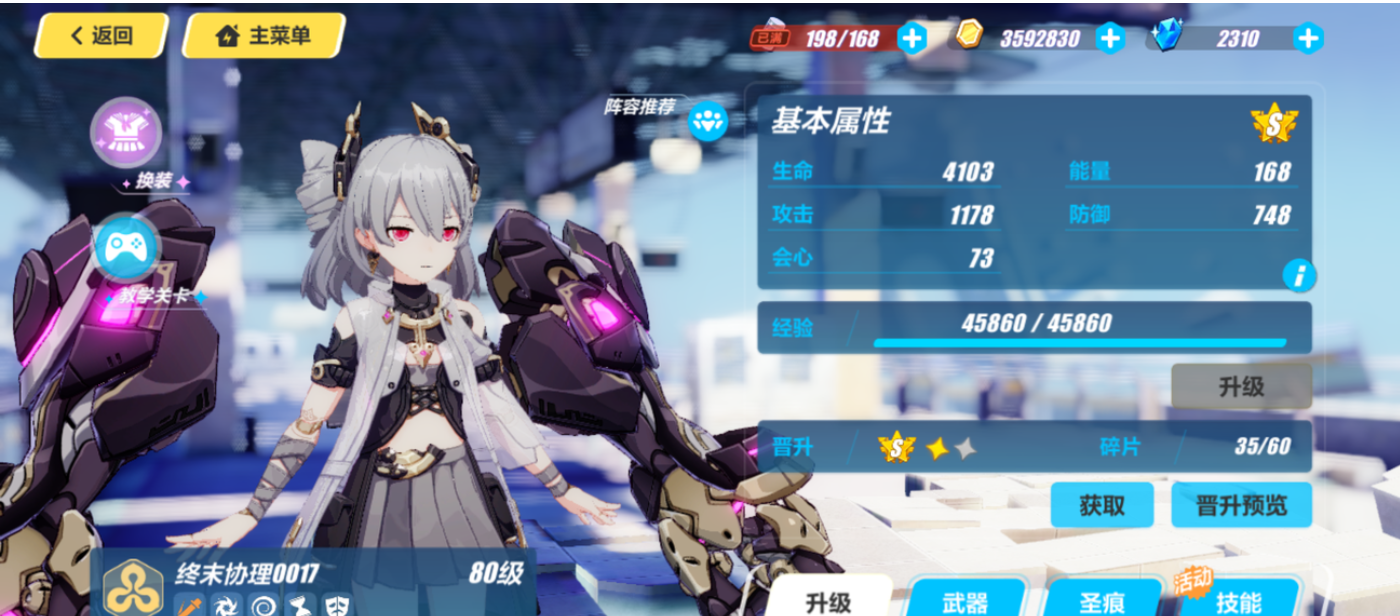Show the 阵容推荐 team recommendation
Image resolution: width=1400 pixels, height=616 pixels.
click(708, 121)
